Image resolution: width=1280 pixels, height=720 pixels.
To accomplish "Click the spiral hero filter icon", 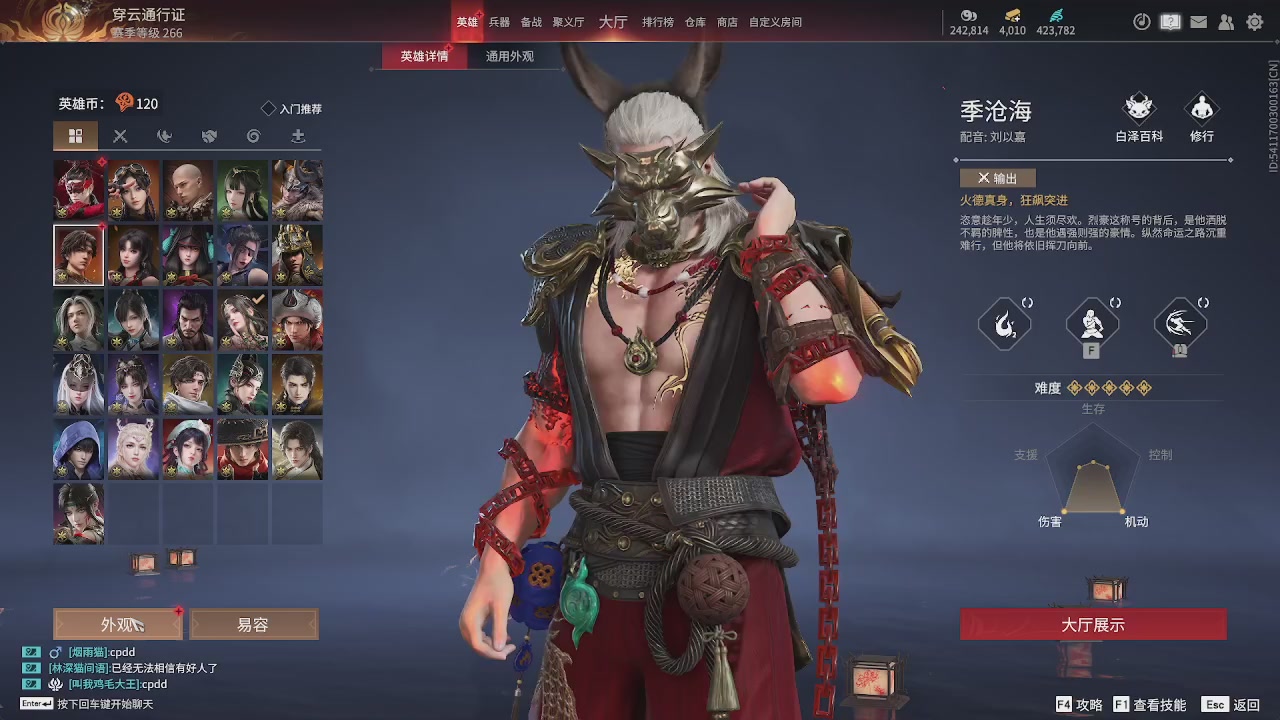I will click(251, 135).
